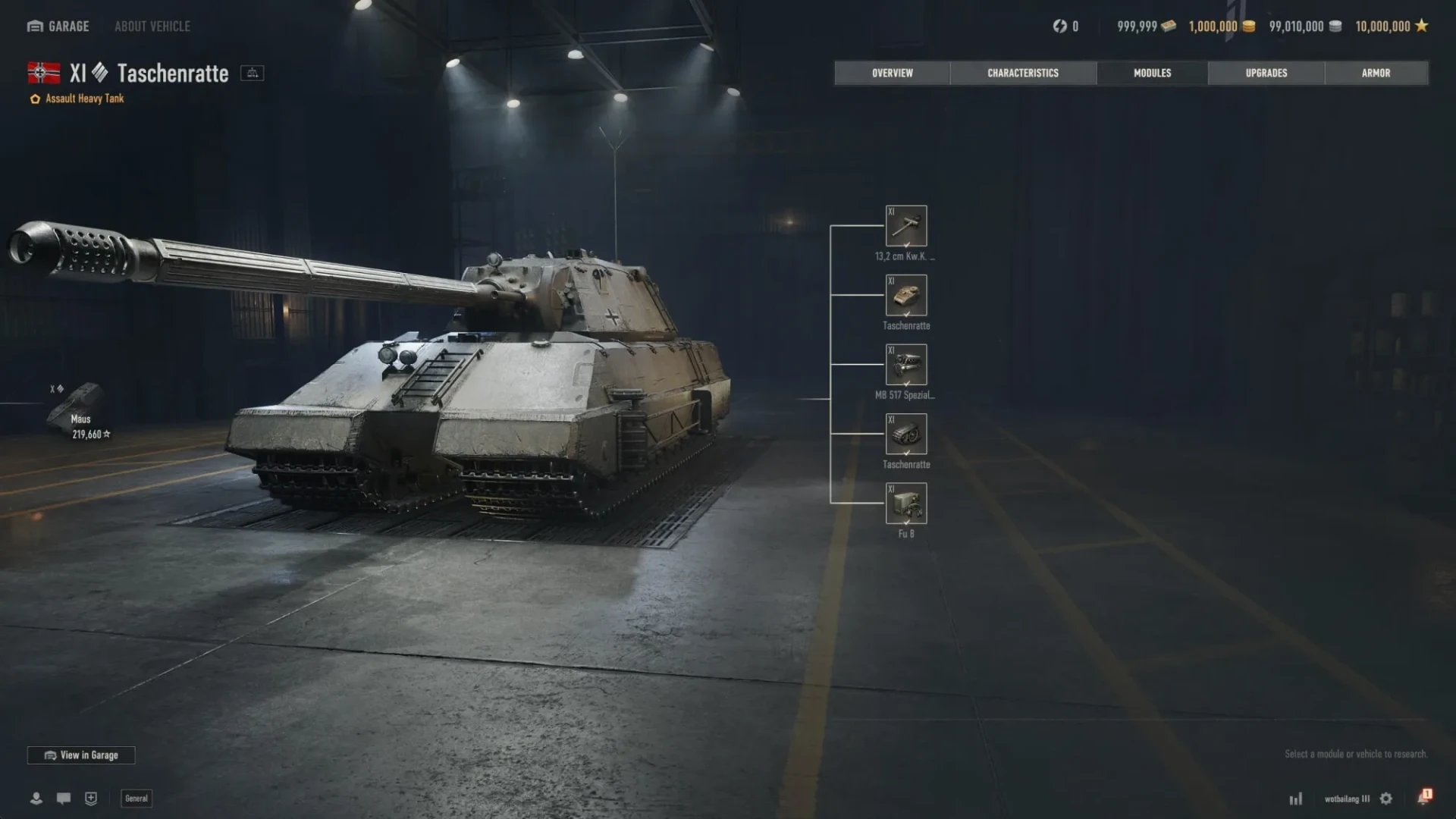
Task: Select the Fu 8 radio module
Action: click(906, 504)
